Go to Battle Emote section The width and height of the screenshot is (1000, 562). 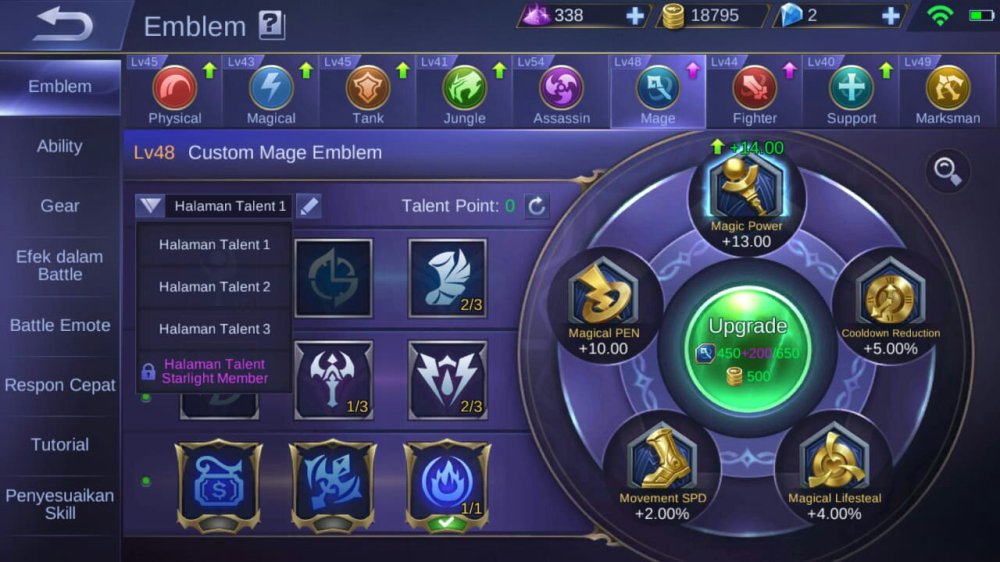60,326
